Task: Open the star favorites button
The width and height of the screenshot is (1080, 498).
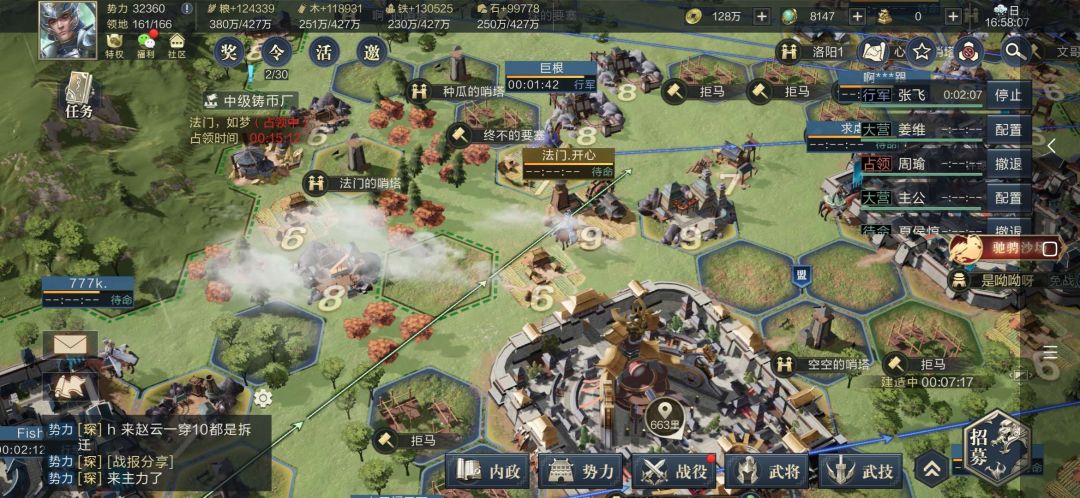Action: click(x=922, y=51)
